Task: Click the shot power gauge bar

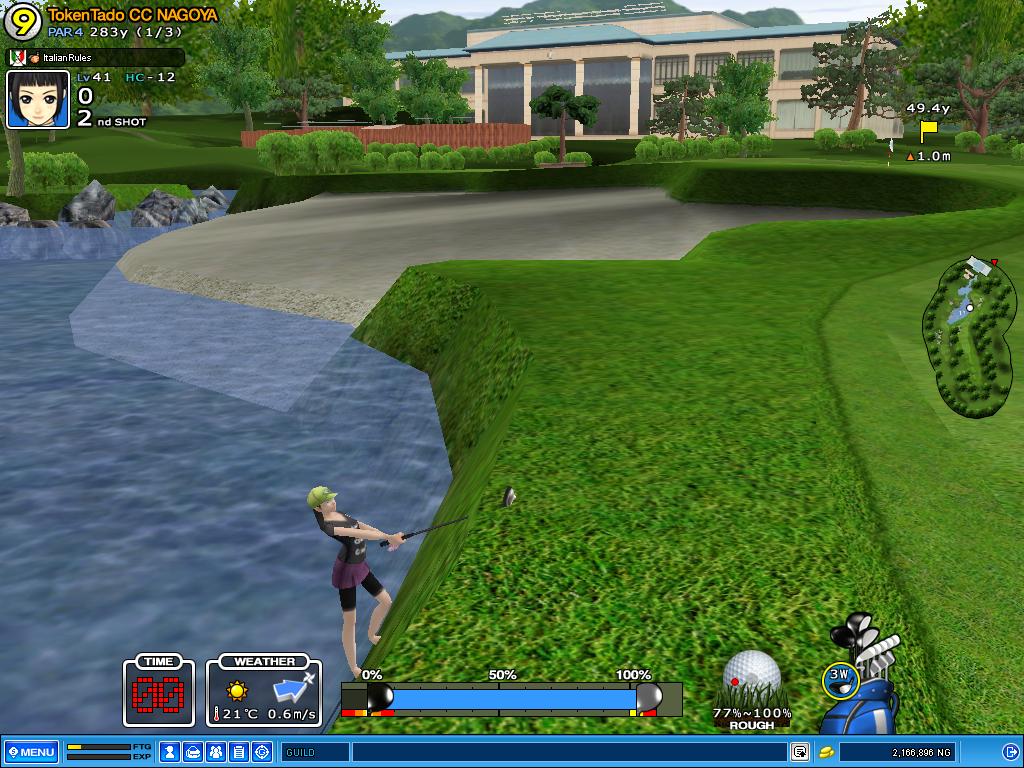Action: point(510,697)
